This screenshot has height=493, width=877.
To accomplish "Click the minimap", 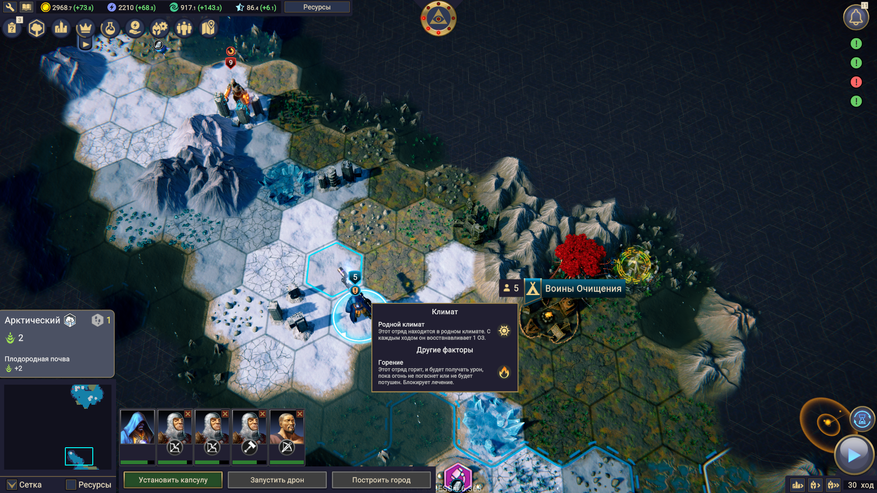I will (x=58, y=423).
